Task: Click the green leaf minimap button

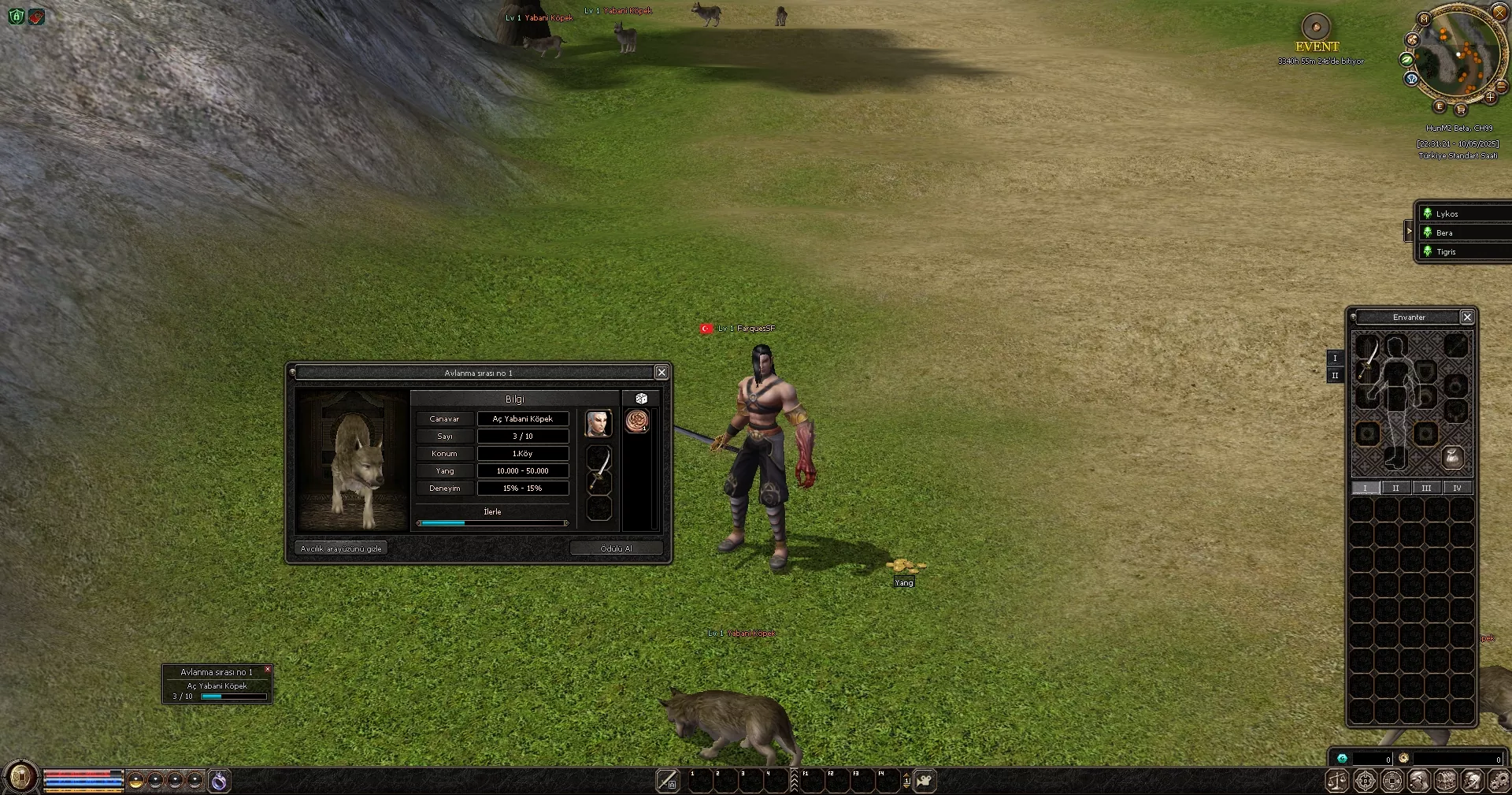Action: 1406,60
